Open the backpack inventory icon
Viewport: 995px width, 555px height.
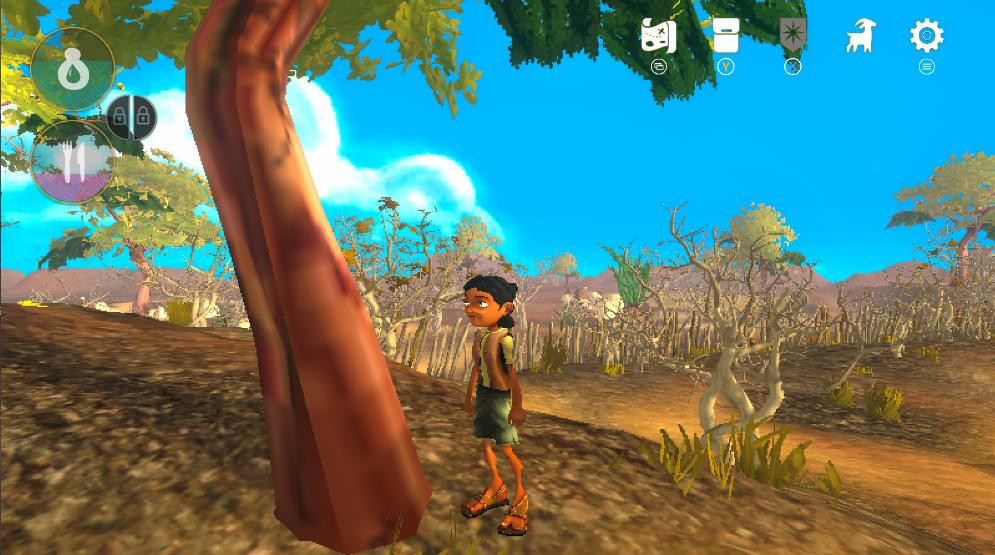726,35
